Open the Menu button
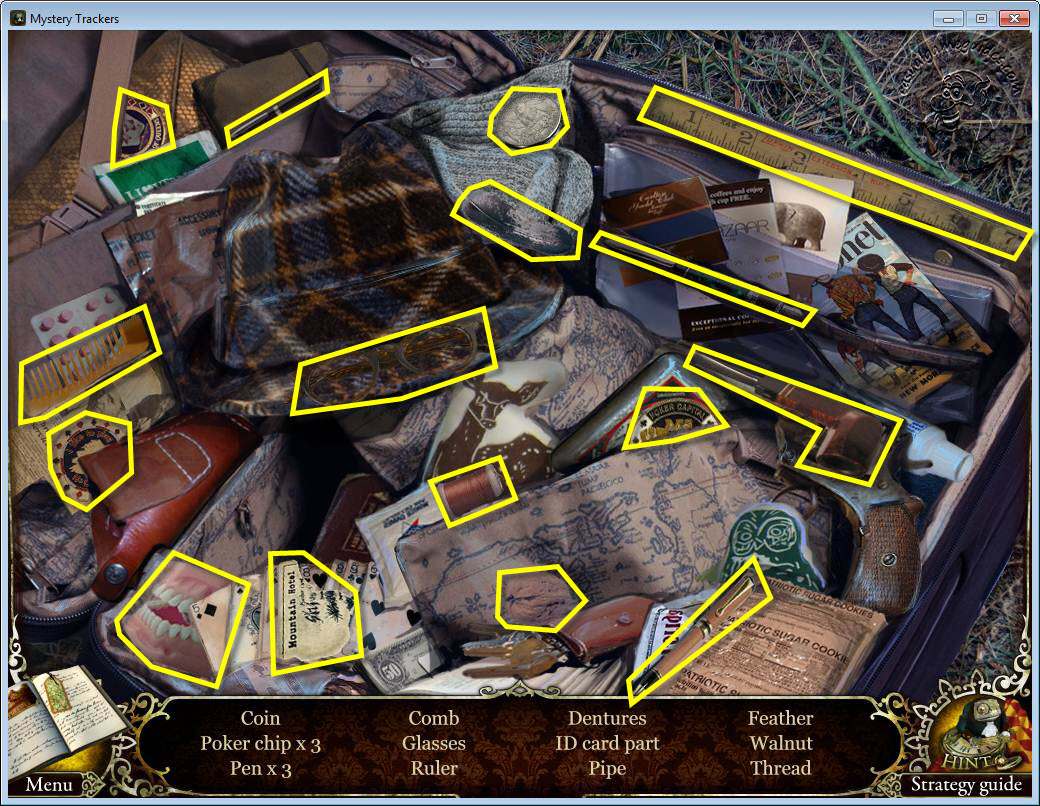Screen dimensions: 1040x806 (x=49, y=784)
